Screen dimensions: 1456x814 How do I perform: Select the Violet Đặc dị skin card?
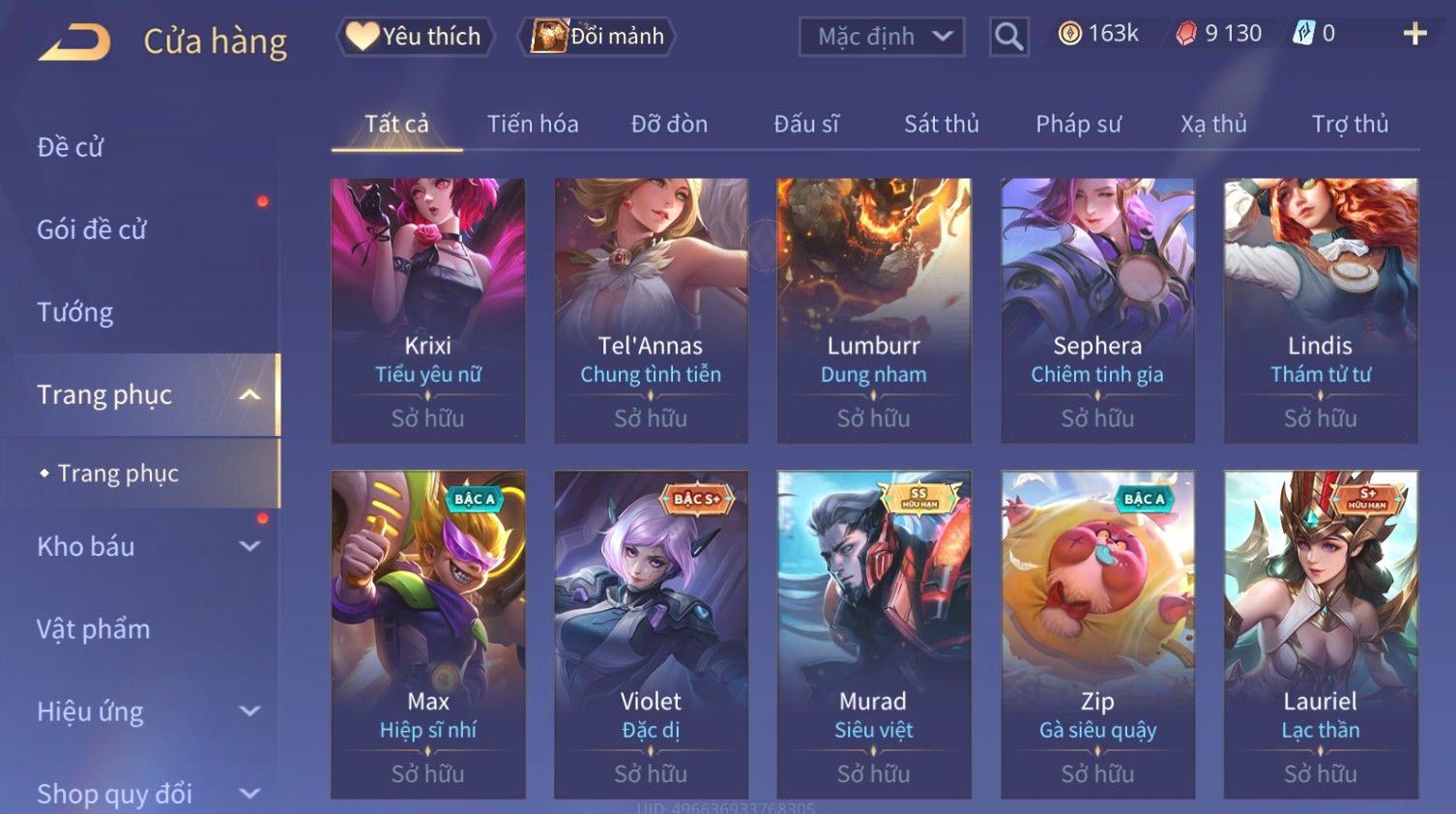[651, 633]
